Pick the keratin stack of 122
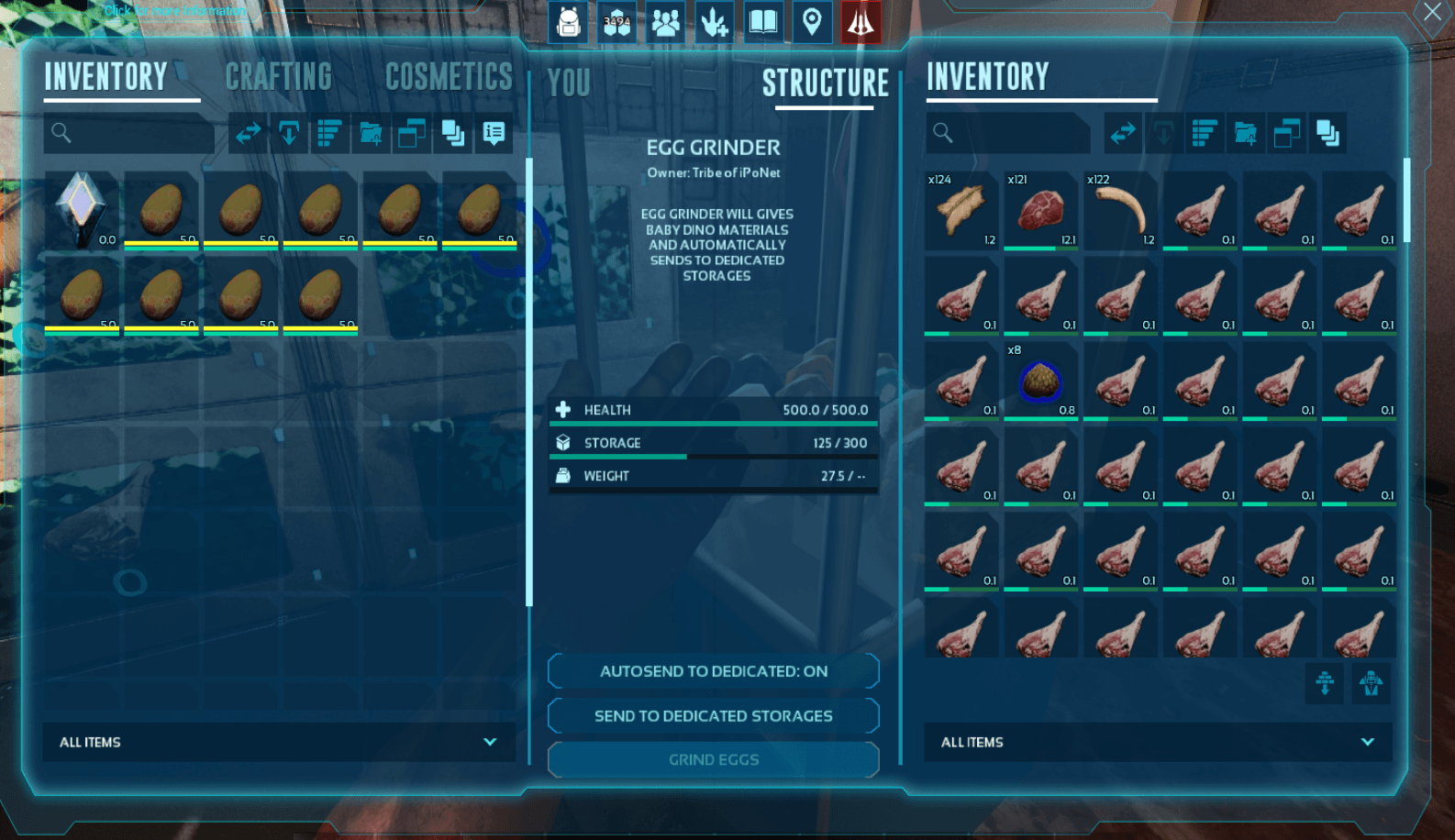Image resolution: width=1455 pixels, height=840 pixels. (1120, 210)
